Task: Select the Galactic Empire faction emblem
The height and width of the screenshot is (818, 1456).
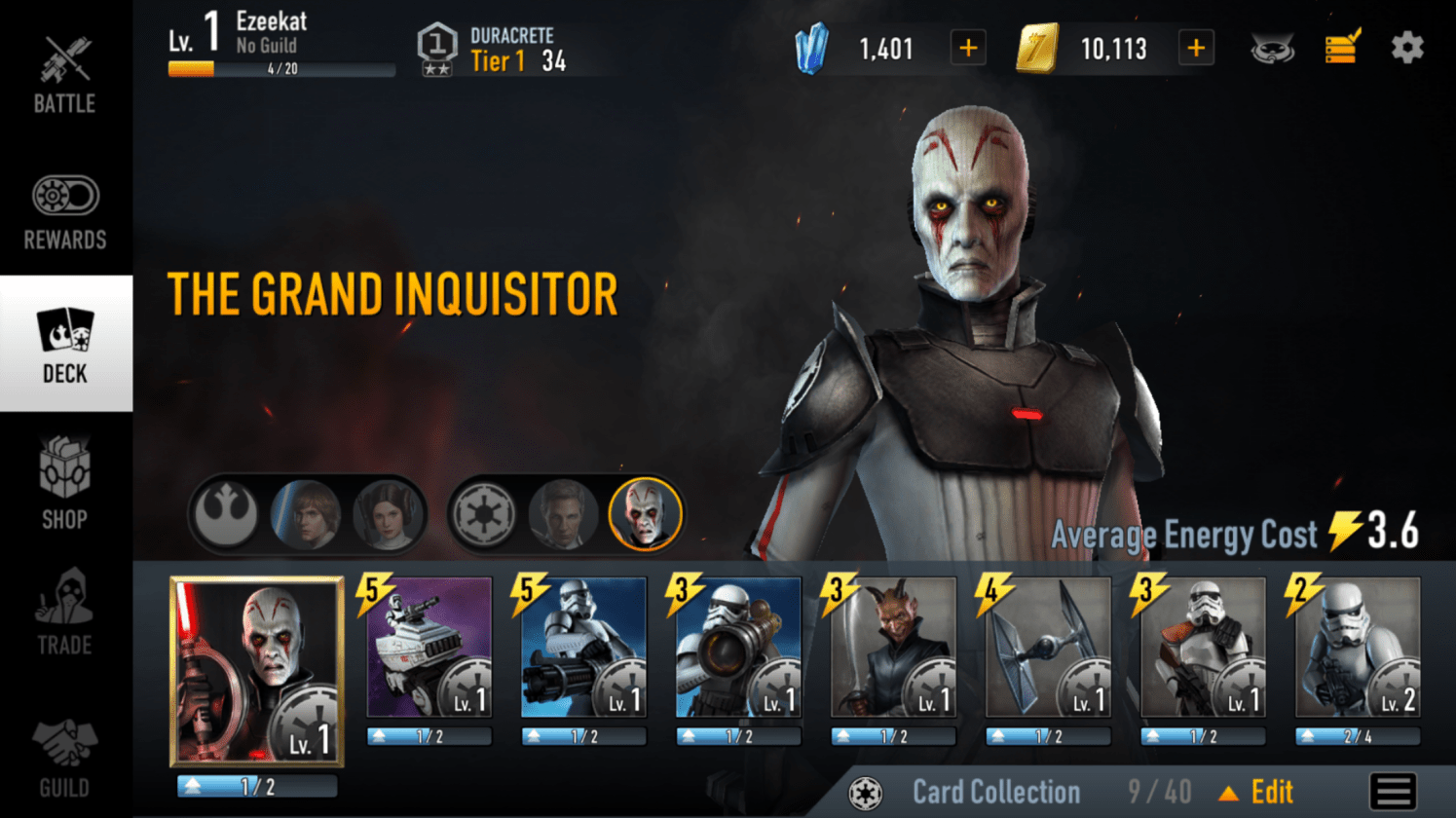Action: [x=483, y=513]
